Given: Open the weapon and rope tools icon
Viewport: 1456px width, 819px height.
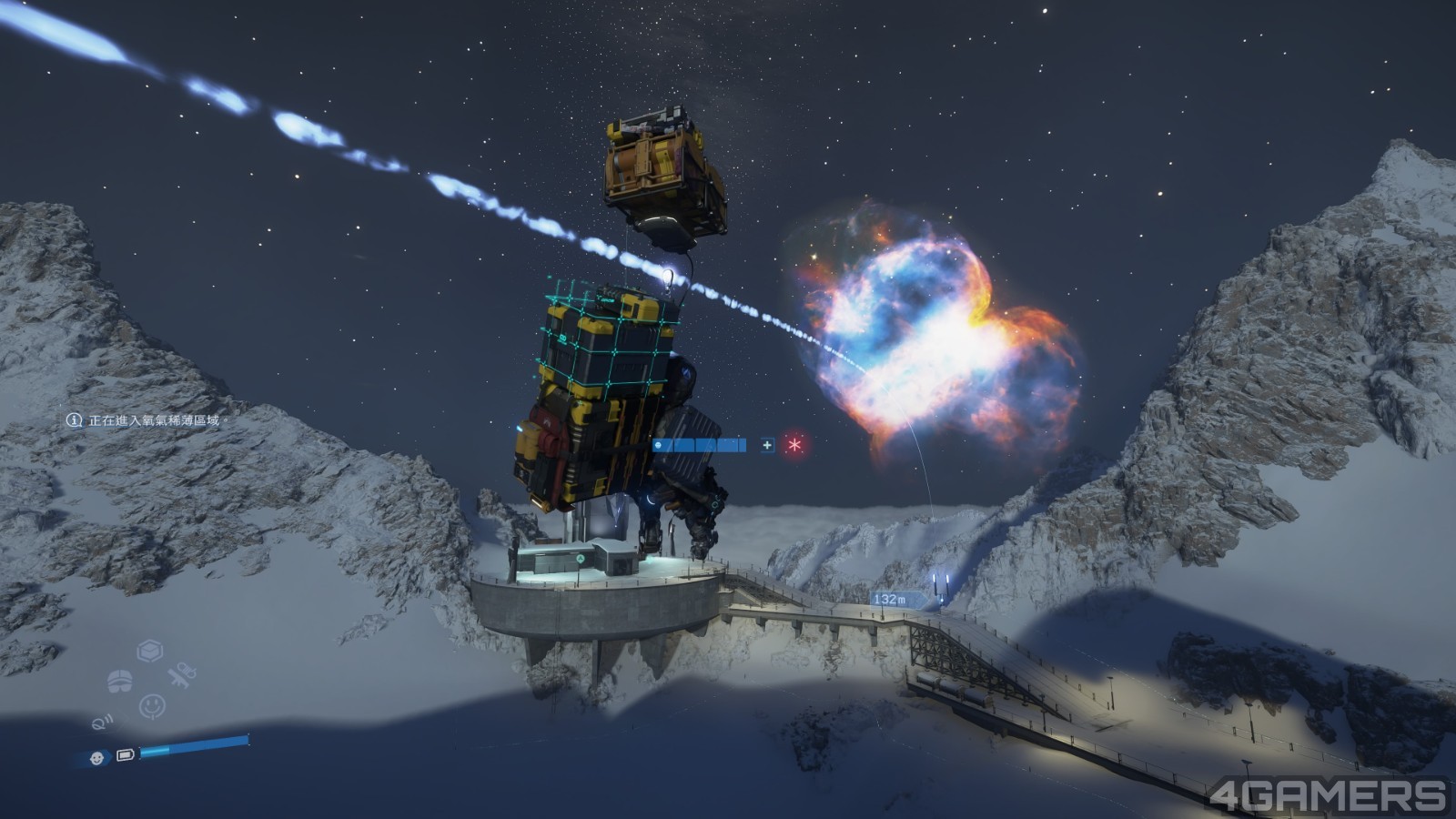Looking at the screenshot, I should (x=182, y=676).
